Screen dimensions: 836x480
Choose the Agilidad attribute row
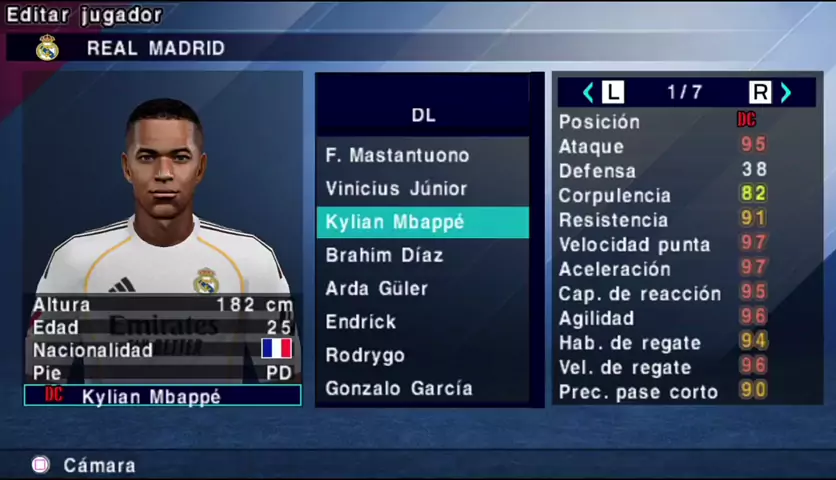(662, 318)
